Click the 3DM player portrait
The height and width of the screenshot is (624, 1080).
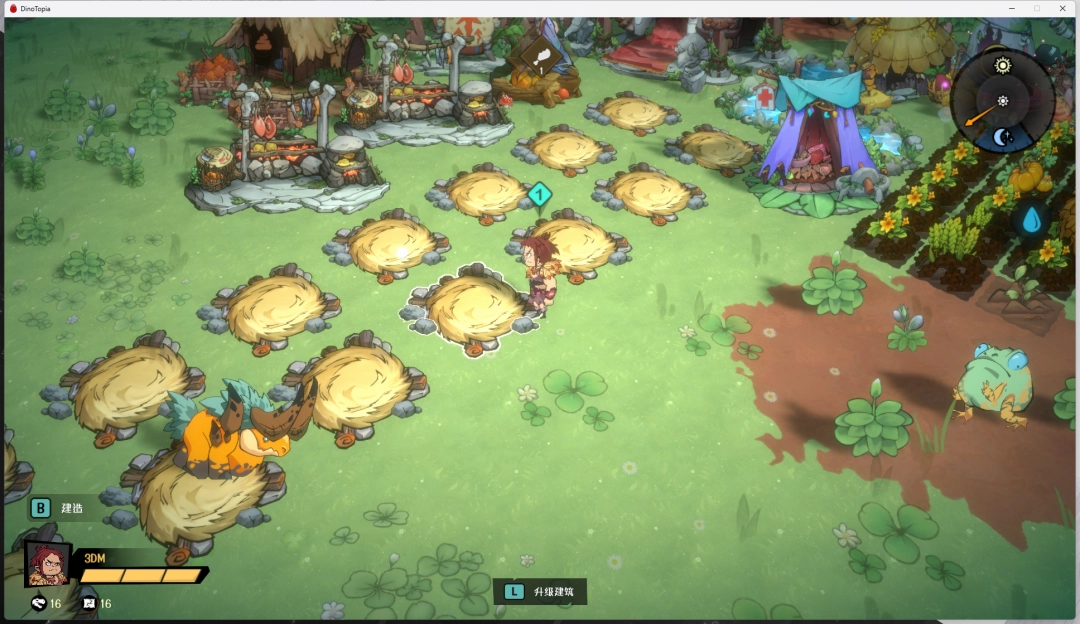pyautogui.click(x=47, y=564)
